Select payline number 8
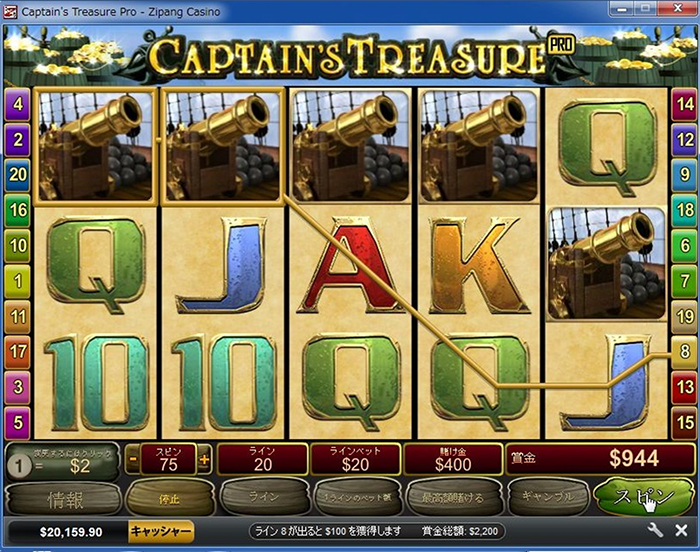The image size is (700, 552). click(x=684, y=351)
